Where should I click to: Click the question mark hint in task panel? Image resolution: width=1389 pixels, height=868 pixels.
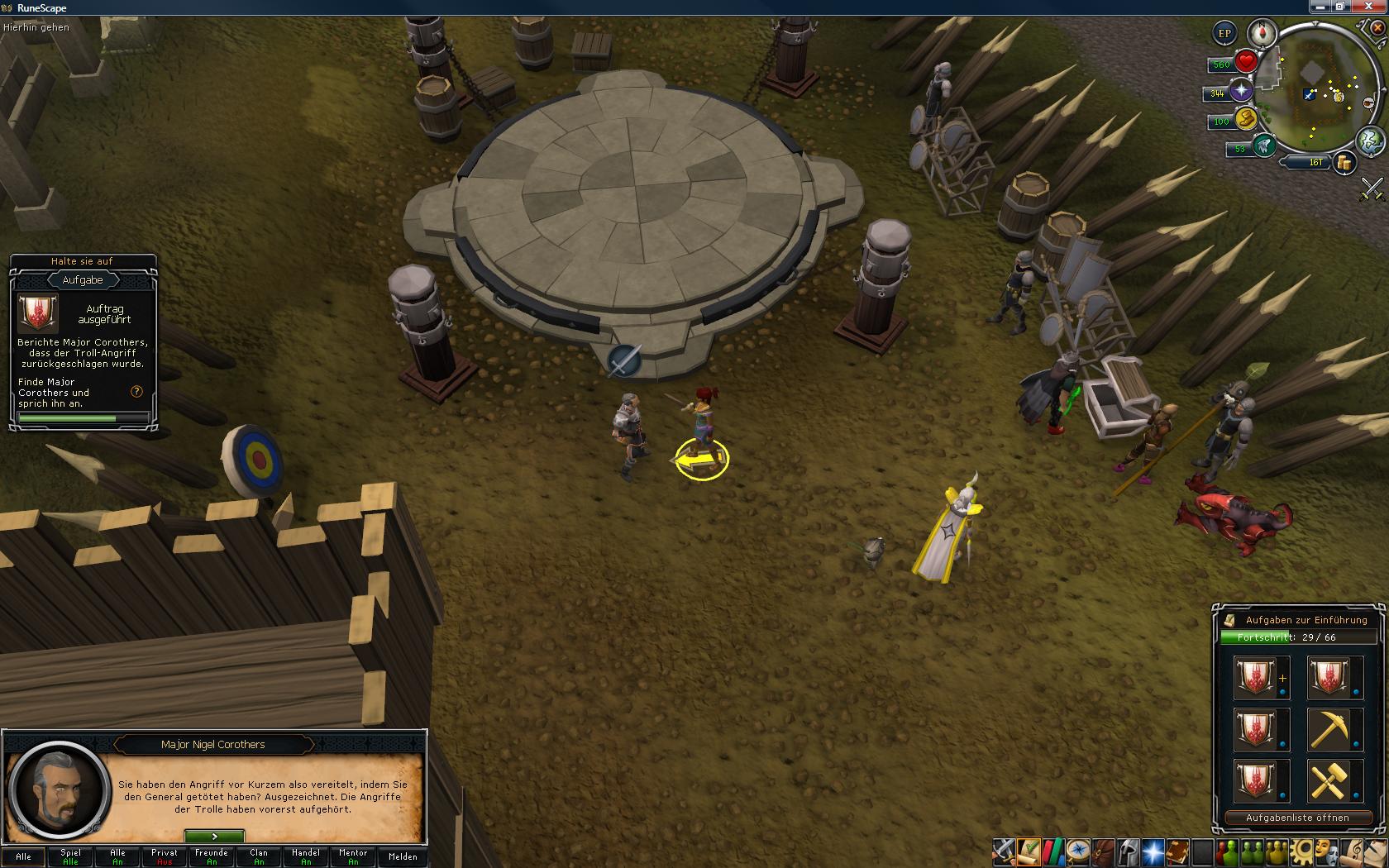(137, 392)
